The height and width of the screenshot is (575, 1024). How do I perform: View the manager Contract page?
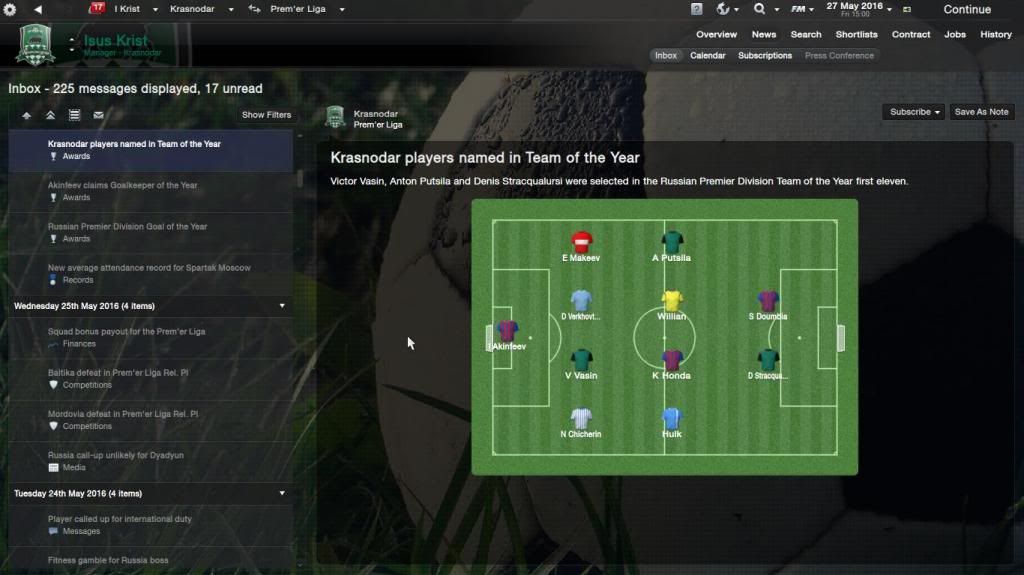(911, 35)
